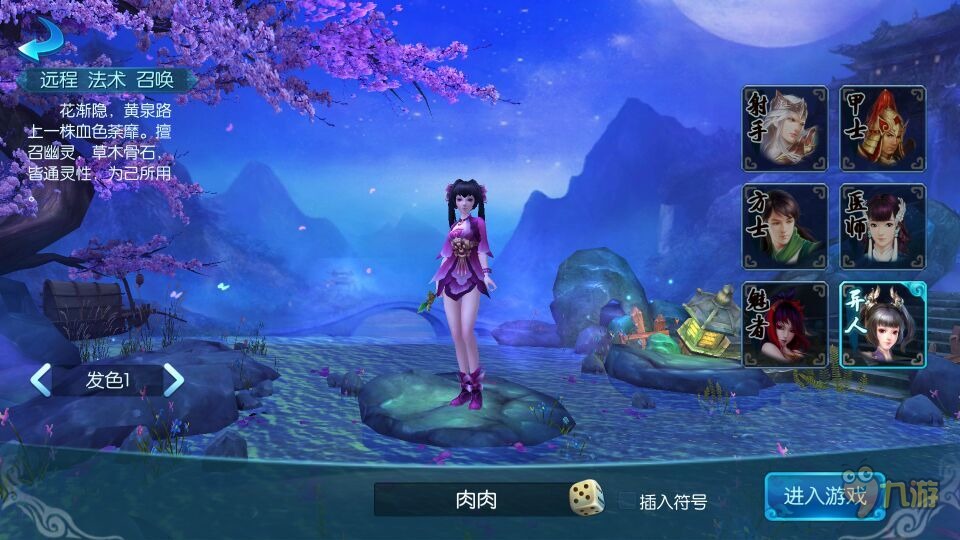Image resolution: width=960 pixels, height=540 pixels.
Task: Switch to the next hair color
Action: 174,380
